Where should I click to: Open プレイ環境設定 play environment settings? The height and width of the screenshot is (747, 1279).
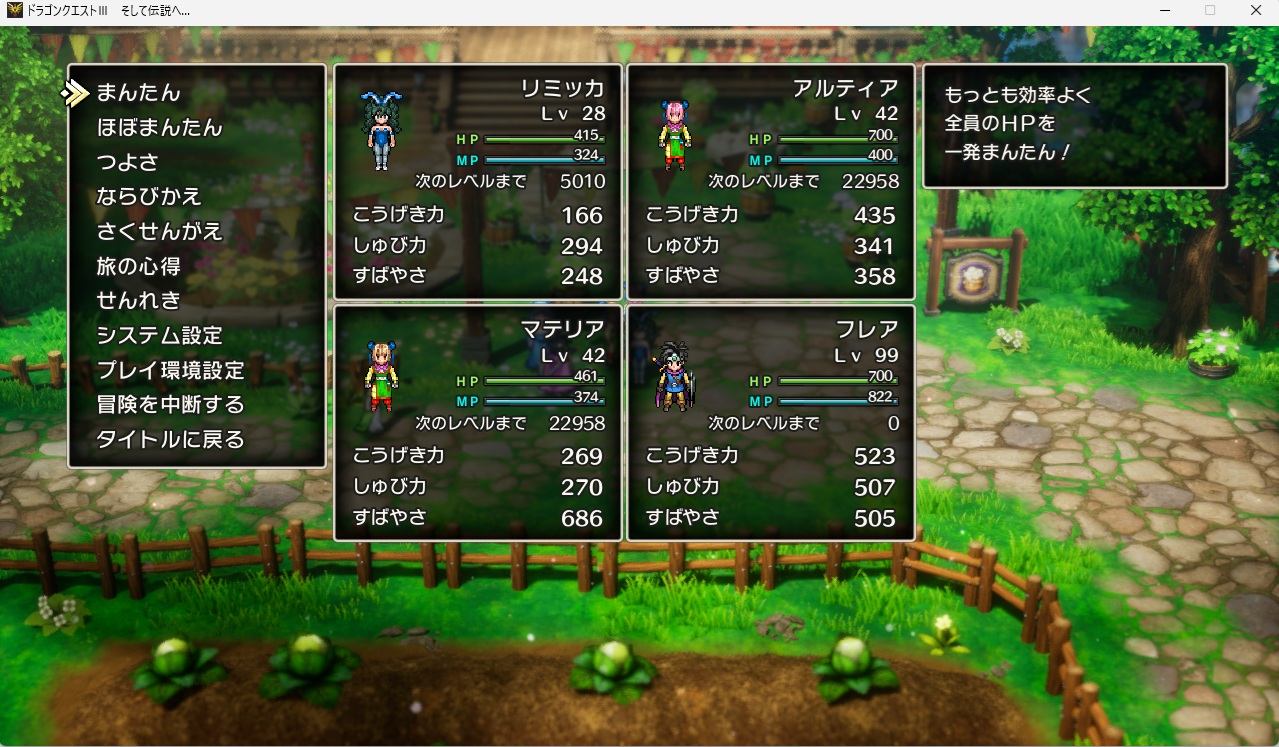170,370
